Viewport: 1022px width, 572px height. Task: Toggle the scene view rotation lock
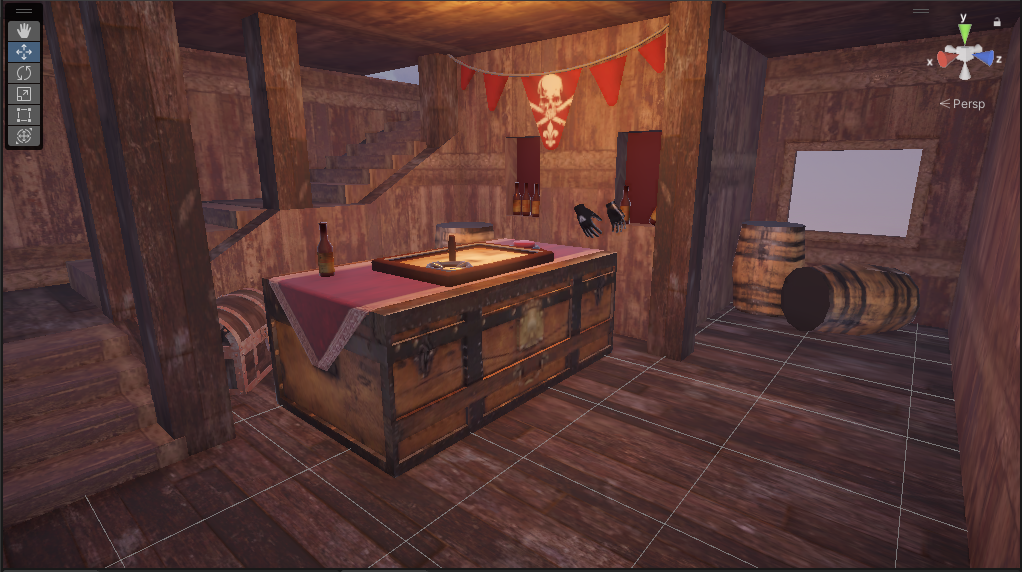pyautogui.click(x=997, y=21)
